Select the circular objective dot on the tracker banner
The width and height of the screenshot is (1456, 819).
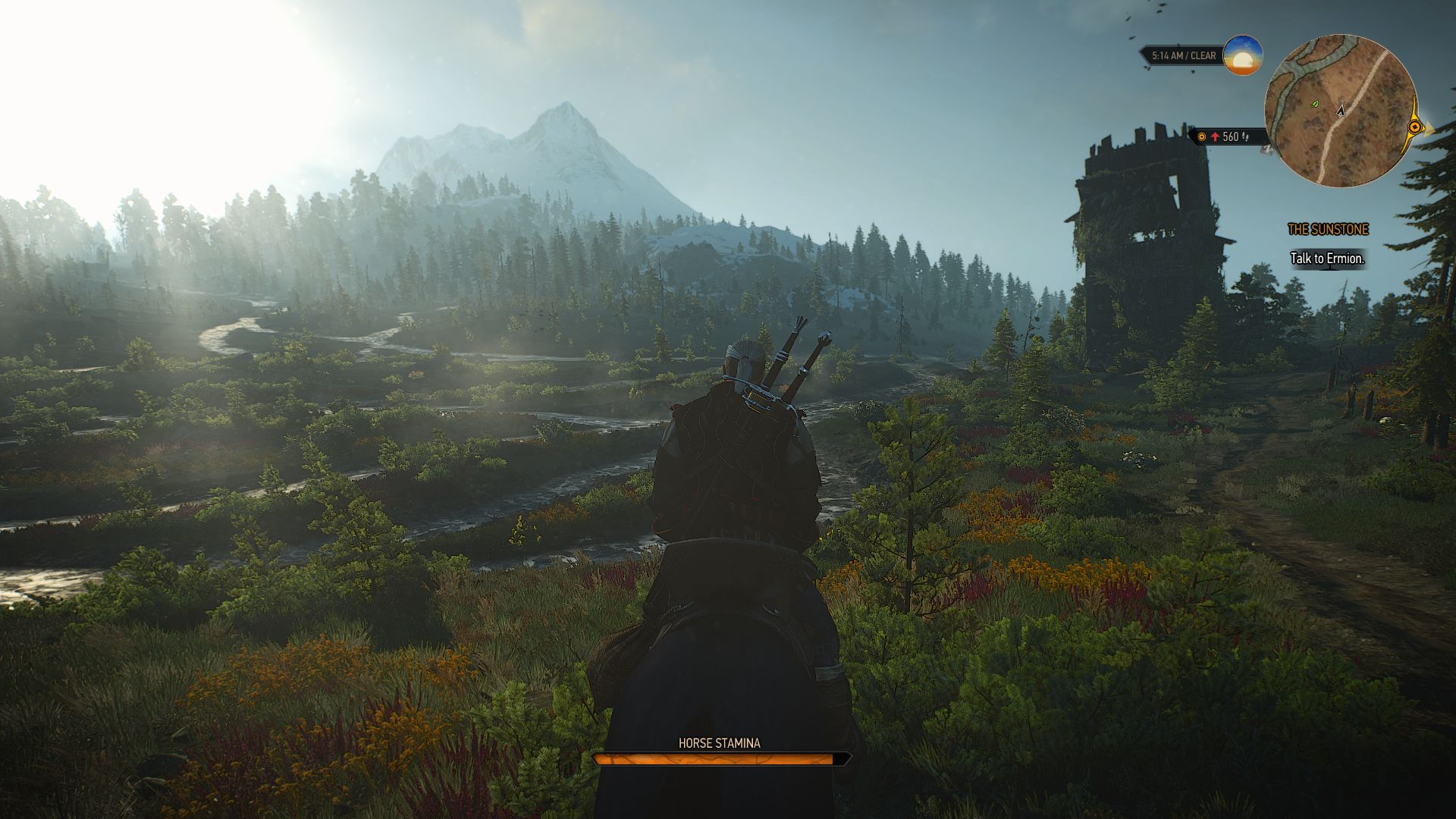(x=1202, y=137)
